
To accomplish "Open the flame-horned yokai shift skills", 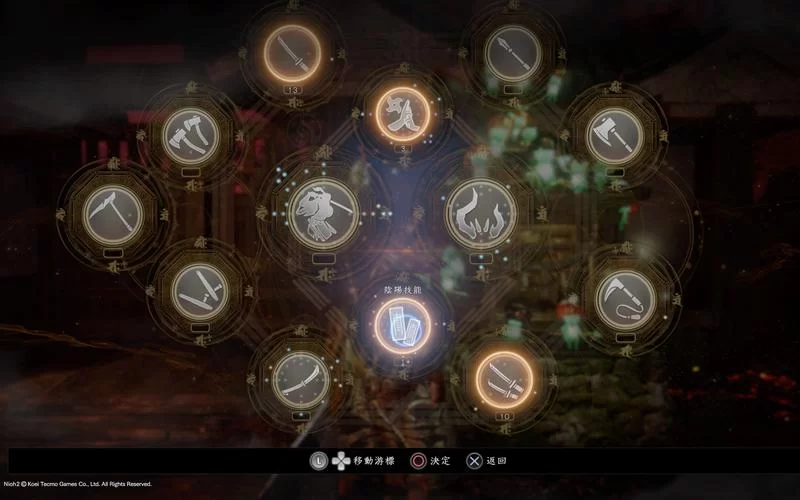I will 481,212.
